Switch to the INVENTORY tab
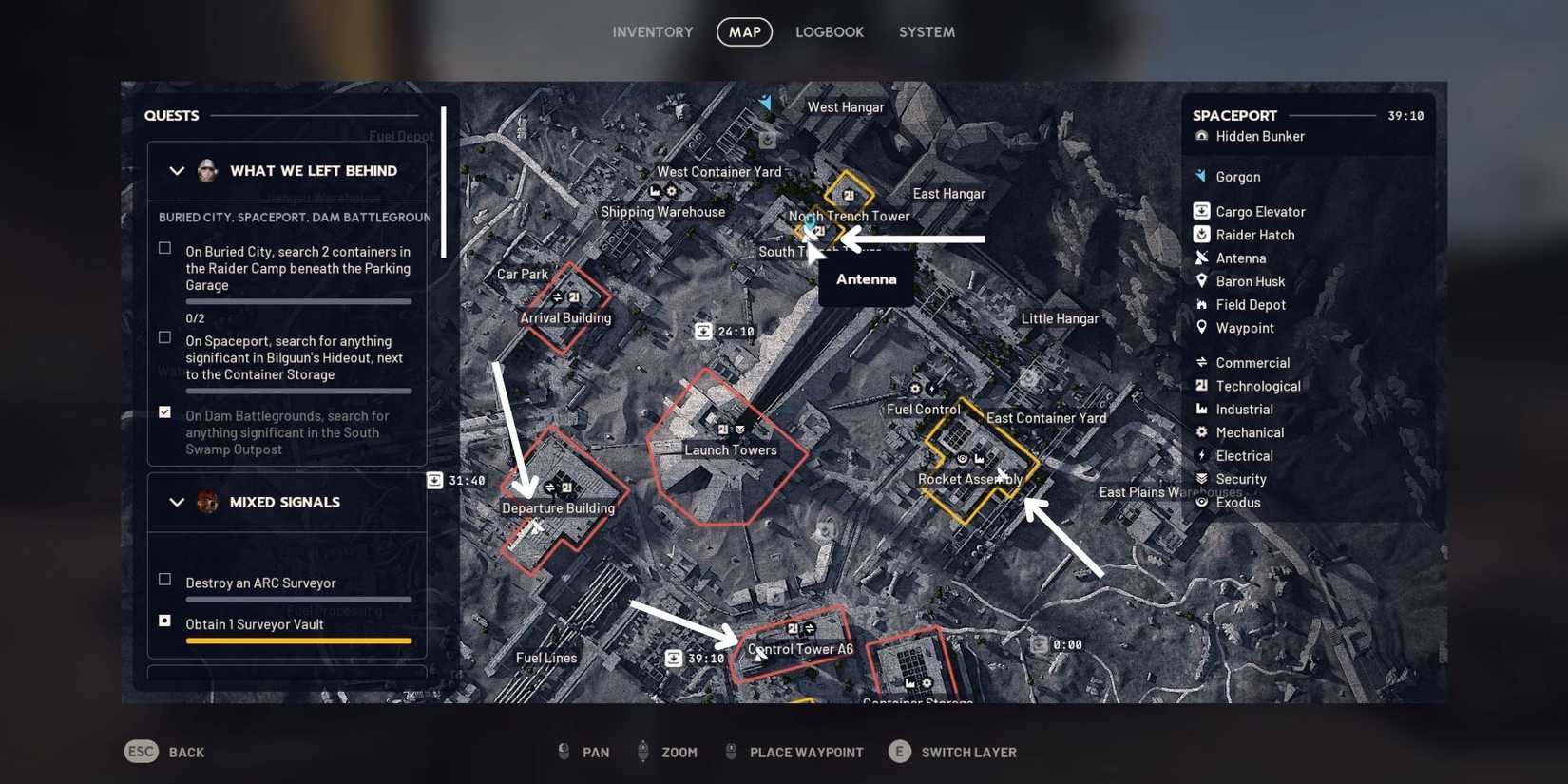The height and width of the screenshot is (784, 1568). 652,31
